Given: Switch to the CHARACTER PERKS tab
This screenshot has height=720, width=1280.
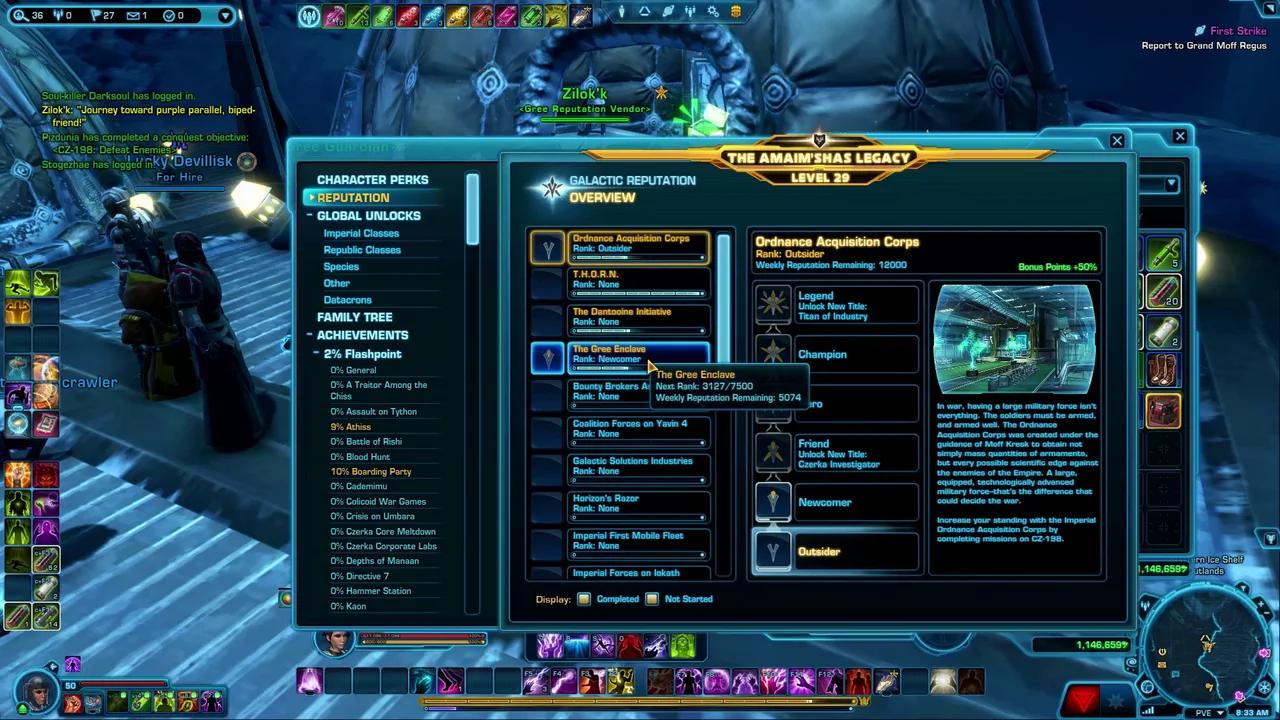Looking at the screenshot, I should tap(372, 179).
